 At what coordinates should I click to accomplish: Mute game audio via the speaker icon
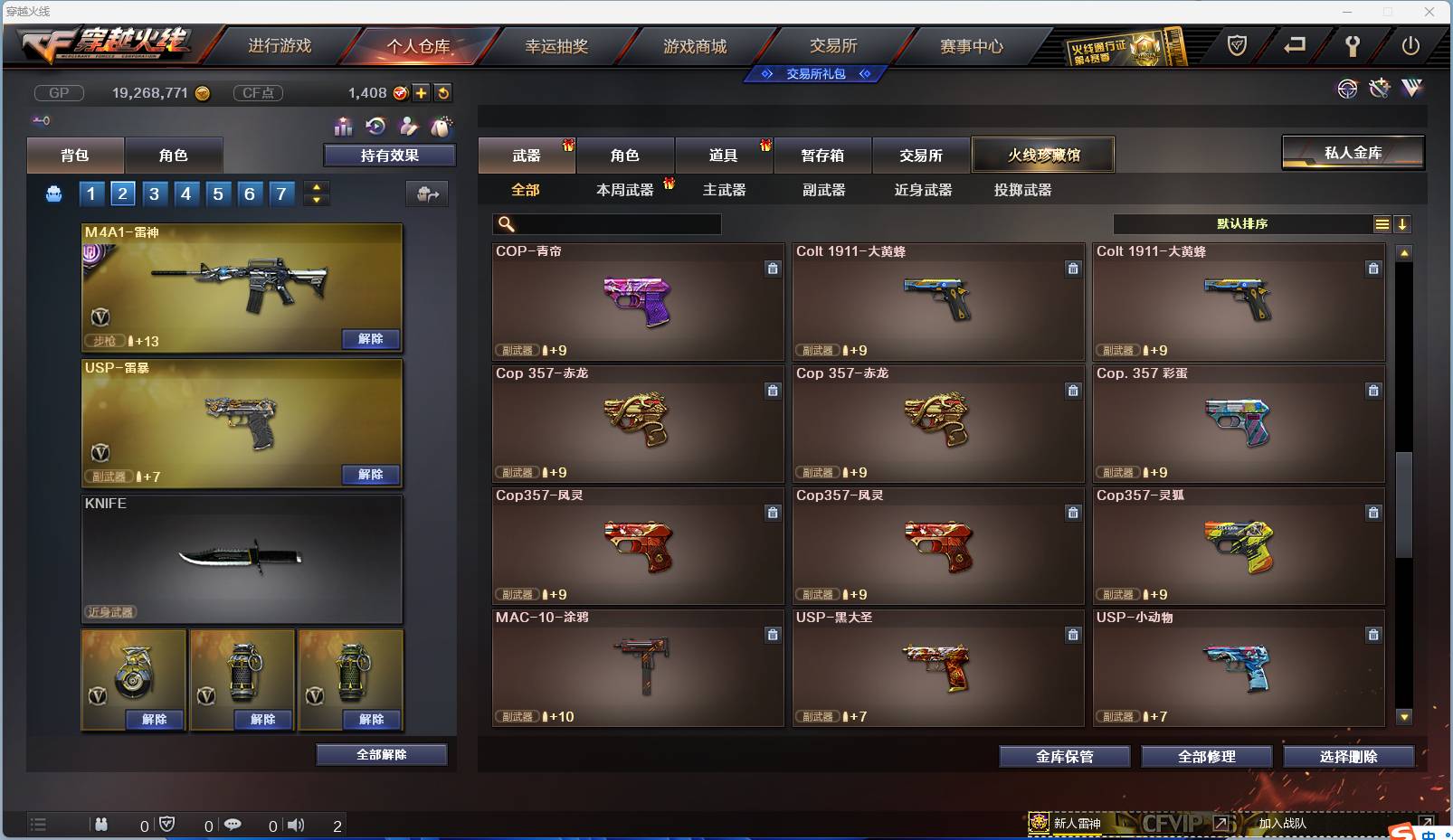(296, 825)
